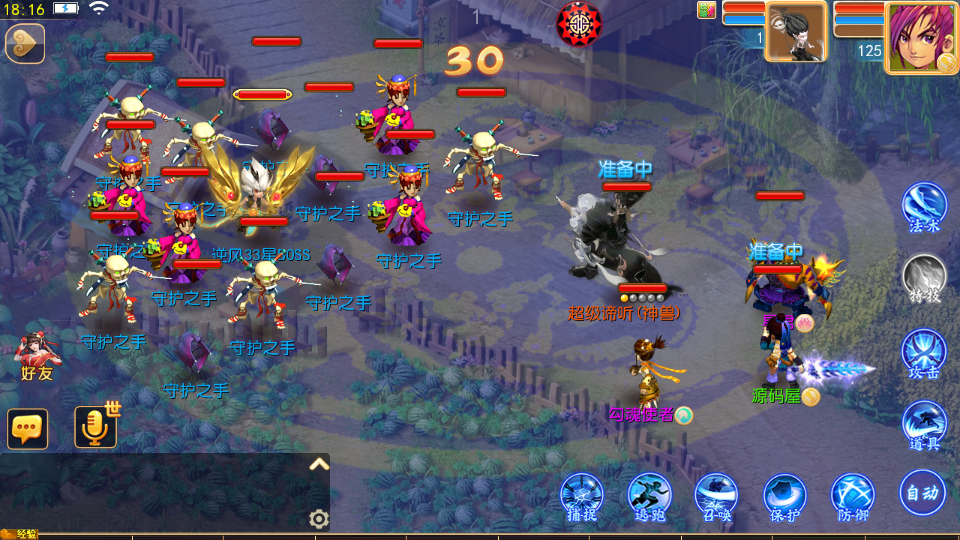Image resolution: width=960 pixels, height=540 pixels.
Task: Activate the 保护 protect command
Action: pos(785,497)
